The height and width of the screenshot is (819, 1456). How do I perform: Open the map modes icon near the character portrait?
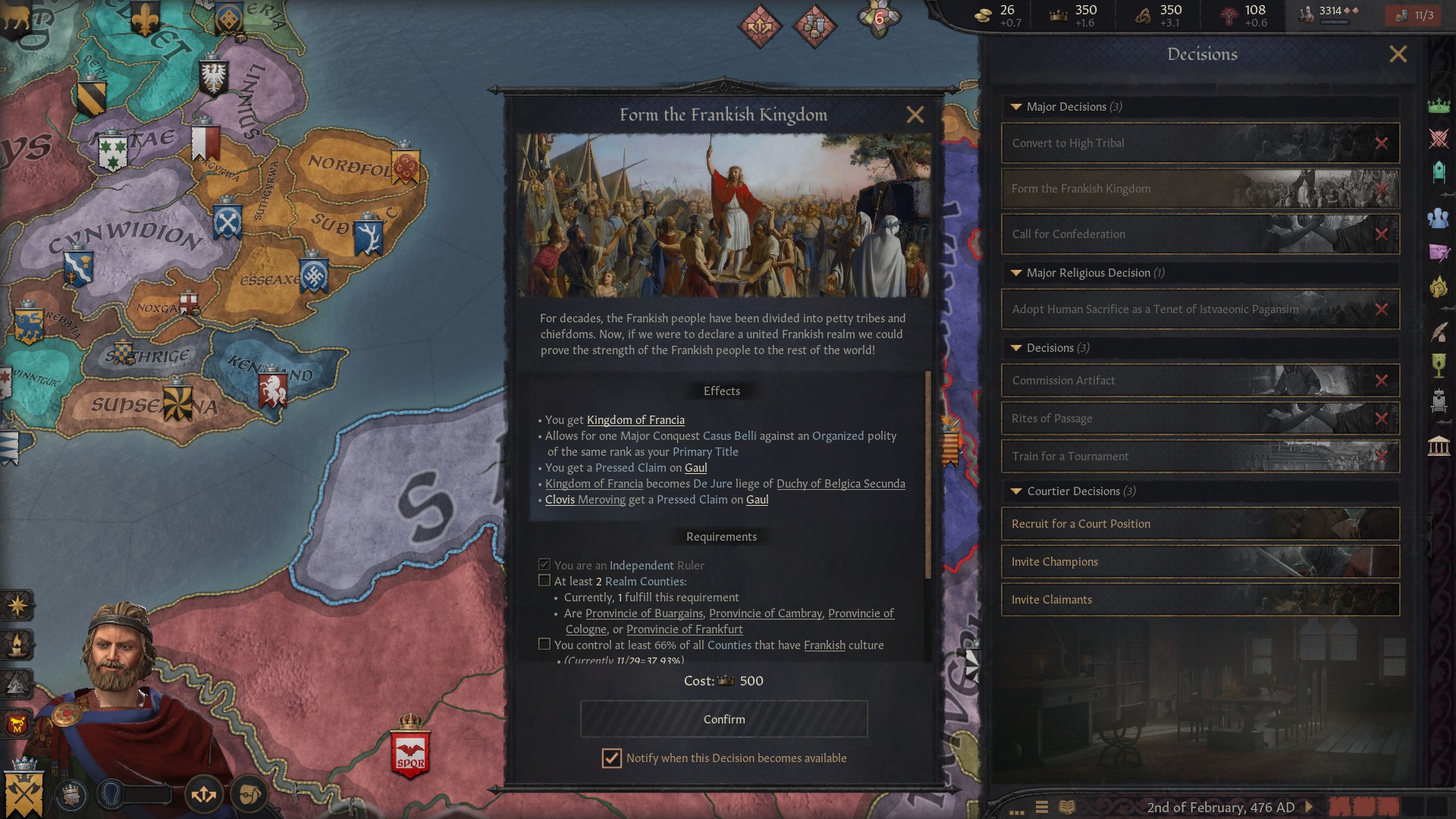point(203,793)
